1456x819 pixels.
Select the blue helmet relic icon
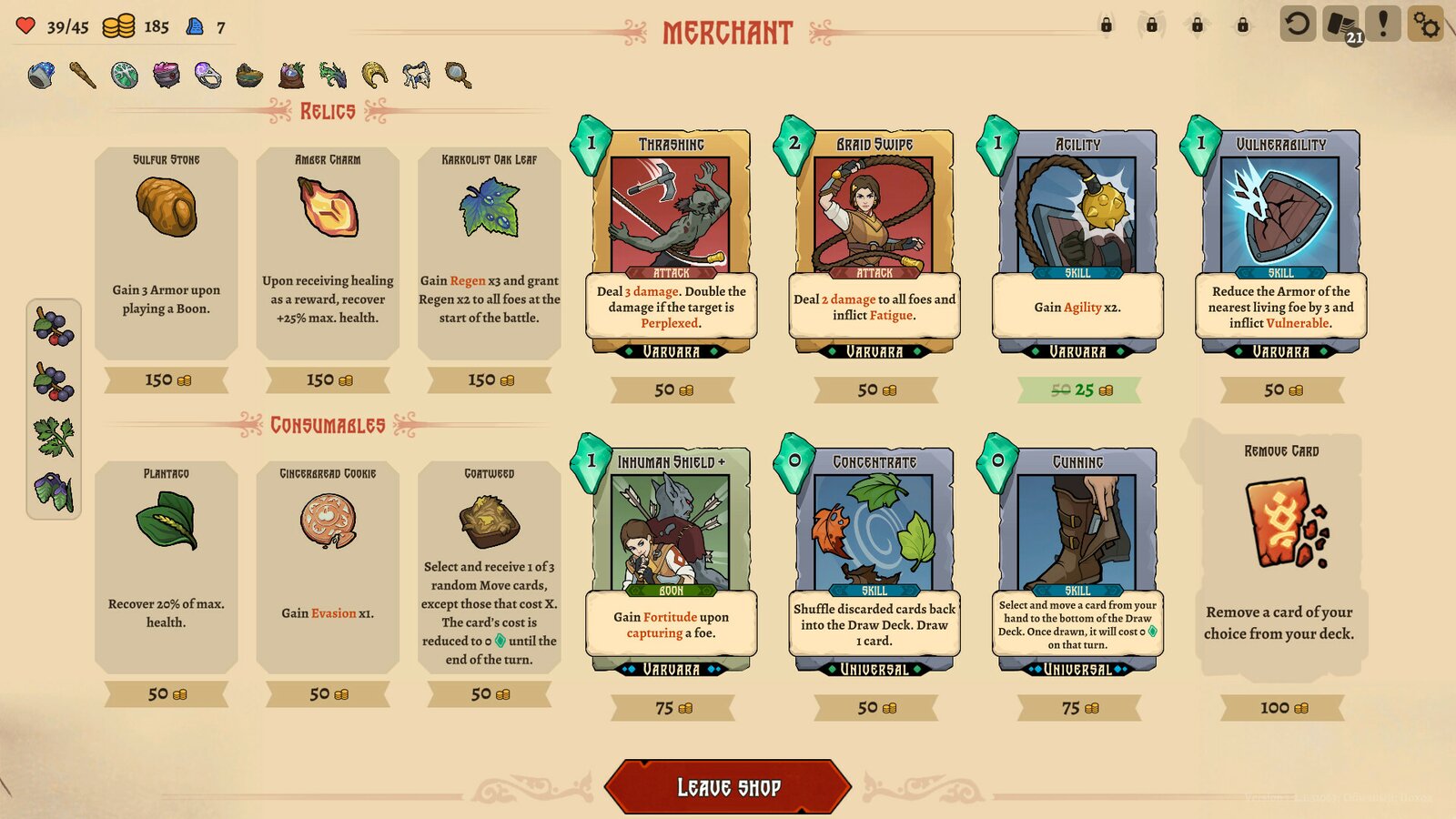(x=41, y=73)
